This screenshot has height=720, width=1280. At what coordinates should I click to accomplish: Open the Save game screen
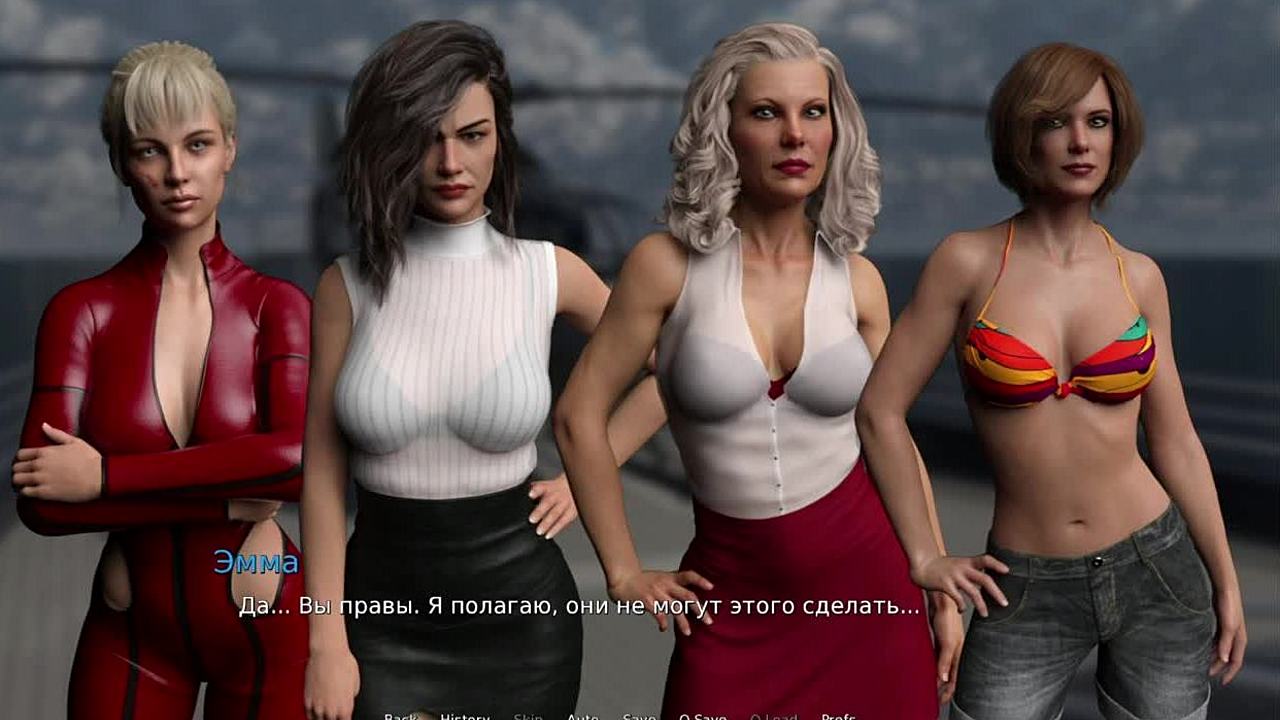639,716
